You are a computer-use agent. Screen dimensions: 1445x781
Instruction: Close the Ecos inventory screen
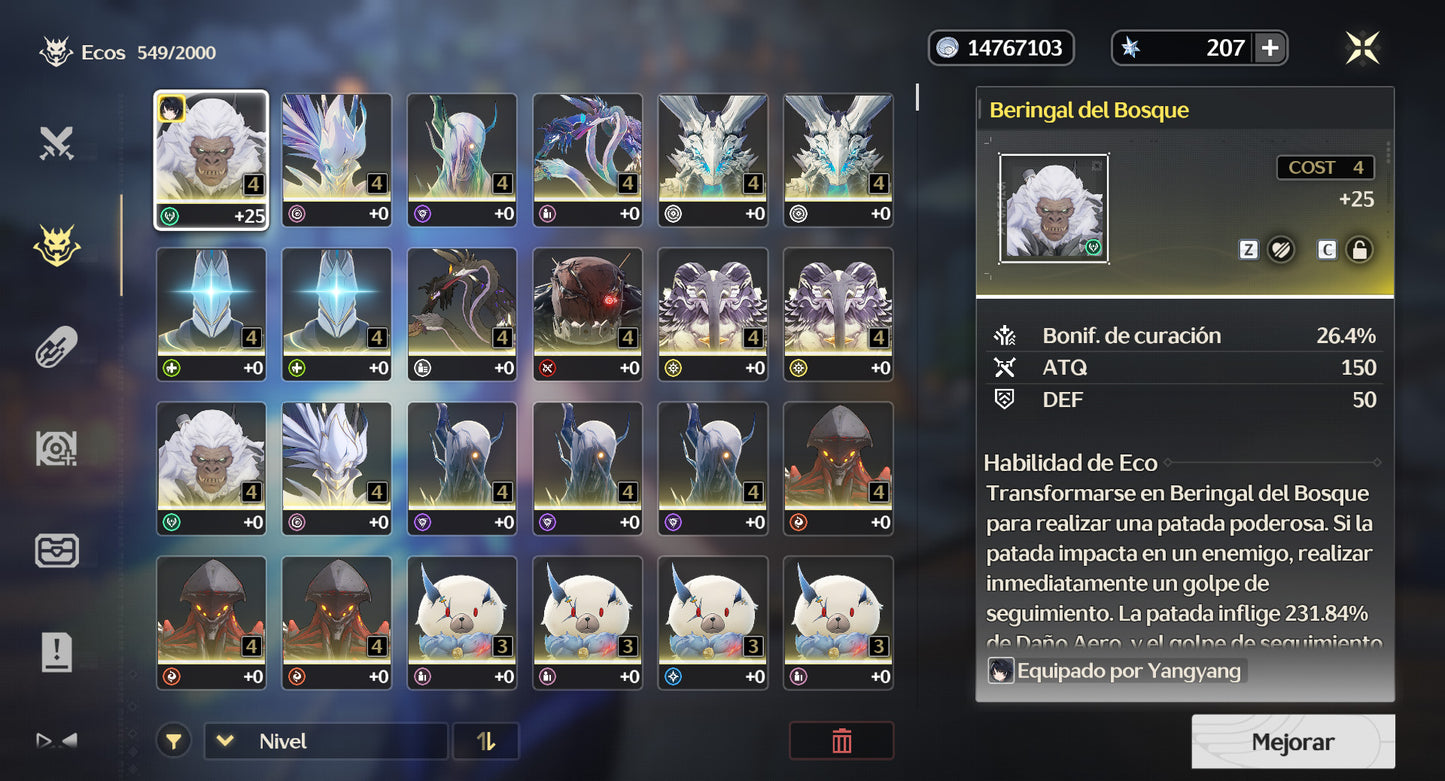pyautogui.click(x=1362, y=48)
